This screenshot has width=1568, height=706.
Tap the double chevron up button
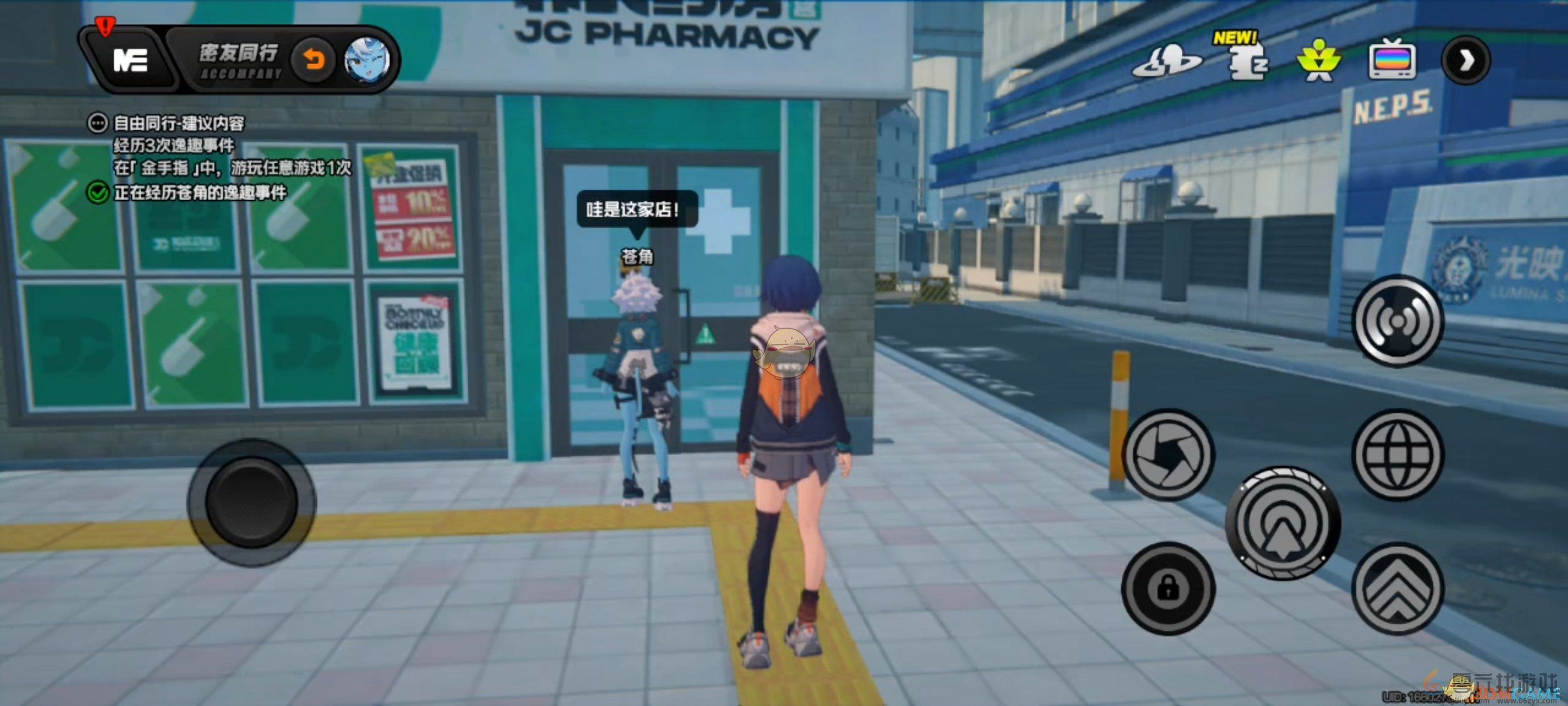click(x=1397, y=588)
